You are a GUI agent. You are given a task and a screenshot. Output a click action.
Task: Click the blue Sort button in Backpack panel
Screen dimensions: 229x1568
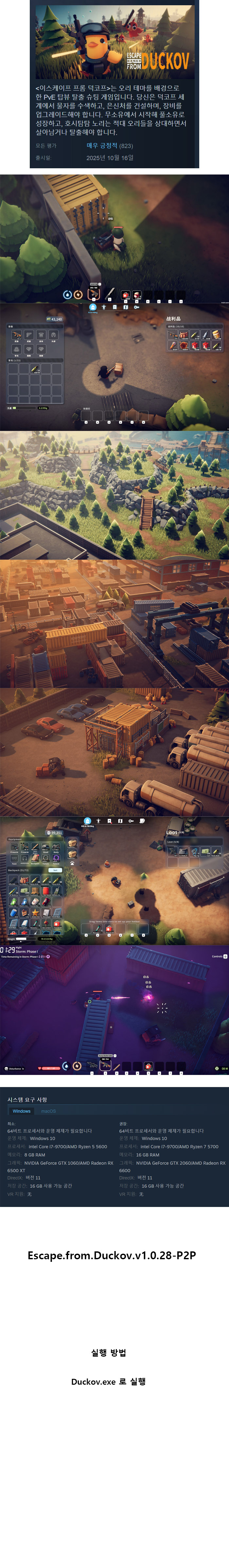pyautogui.click(x=55, y=870)
